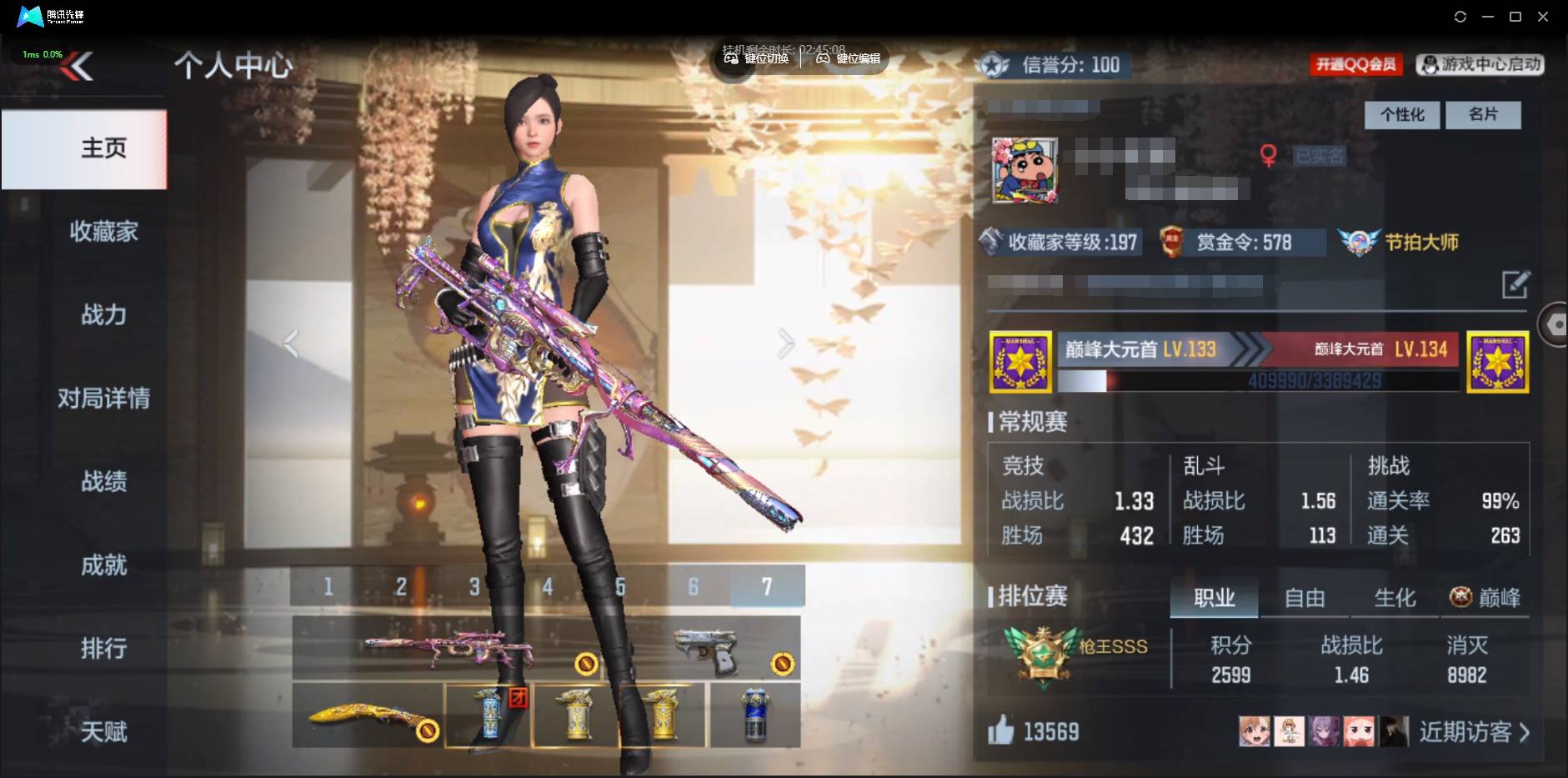Click the 开通QQ会员 membership button
This screenshot has height=778, width=1568.
point(1355,64)
